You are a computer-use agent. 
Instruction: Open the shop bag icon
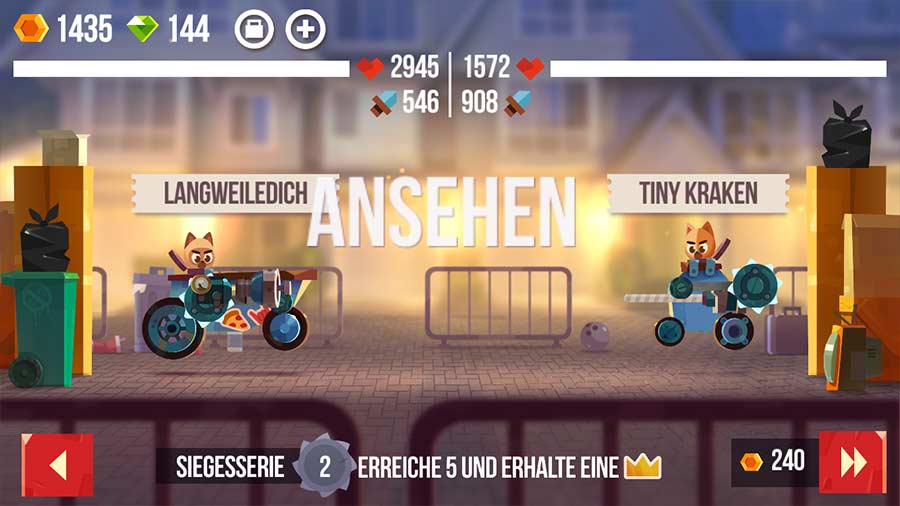(x=254, y=30)
